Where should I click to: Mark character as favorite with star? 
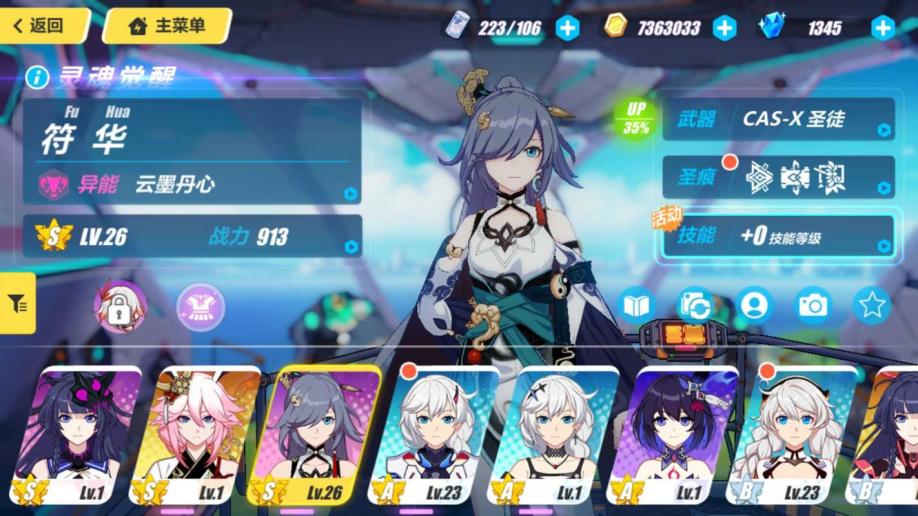(872, 305)
